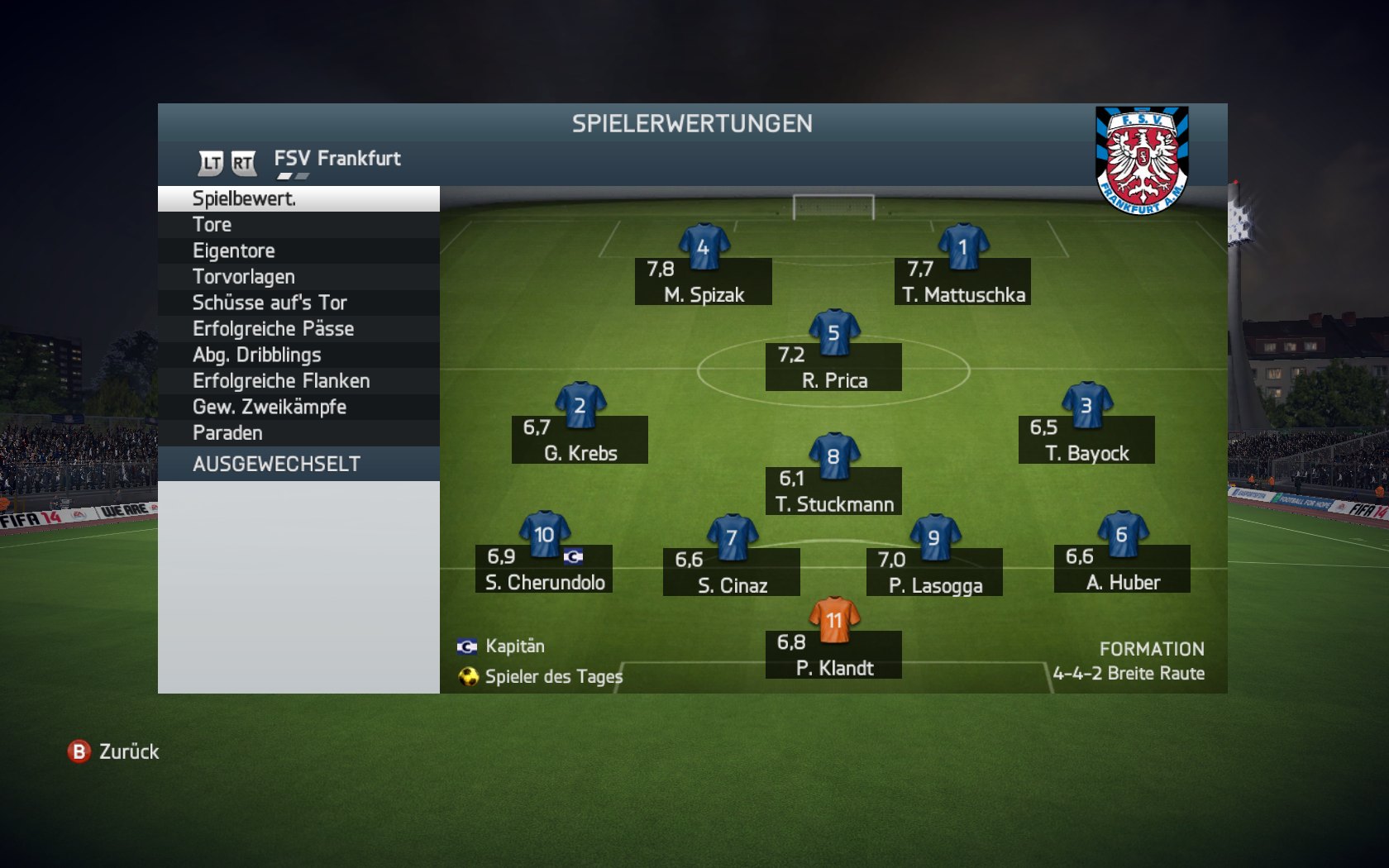Select player M. Spizak's card

pos(704,281)
